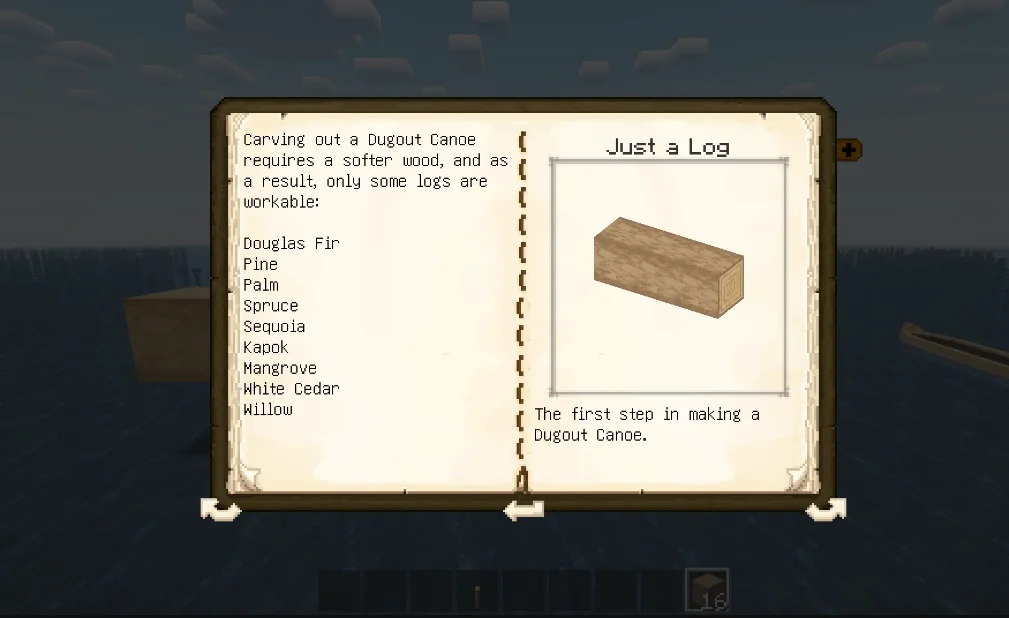The height and width of the screenshot is (618, 1009).
Task: Select the hotbar slot holding 16 blocks
Action: 707,590
